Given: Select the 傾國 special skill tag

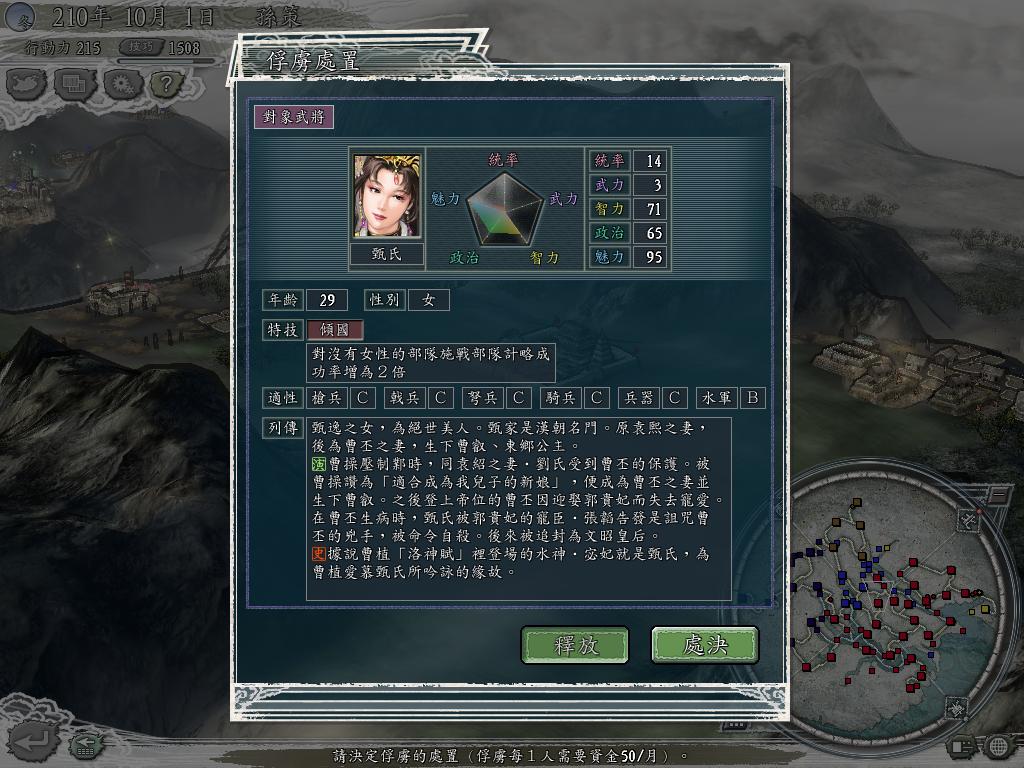Looking at the screenshot, I should point(335,330).
